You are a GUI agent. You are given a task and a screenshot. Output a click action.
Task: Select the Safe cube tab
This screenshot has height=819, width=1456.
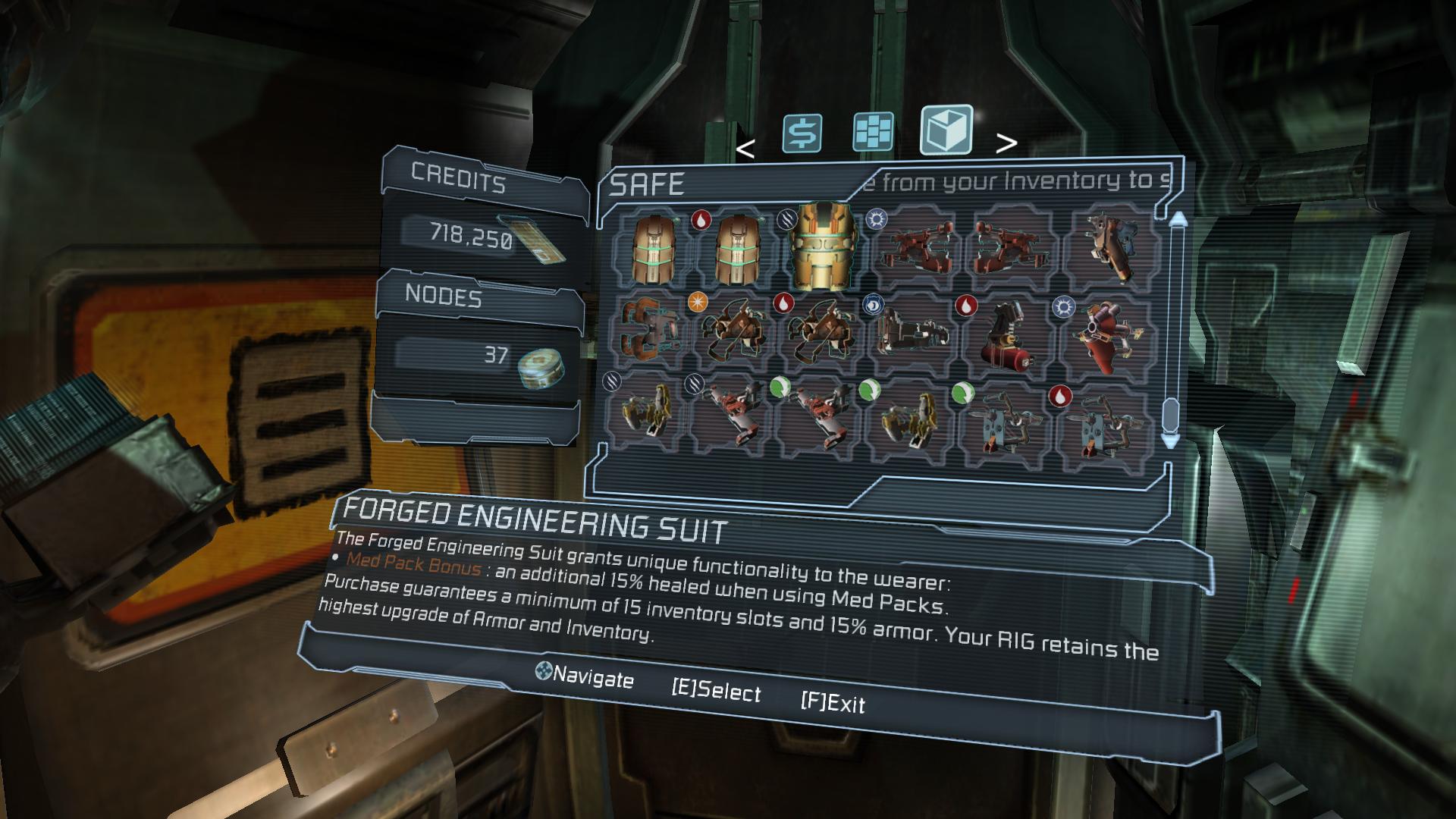point(946,130)
